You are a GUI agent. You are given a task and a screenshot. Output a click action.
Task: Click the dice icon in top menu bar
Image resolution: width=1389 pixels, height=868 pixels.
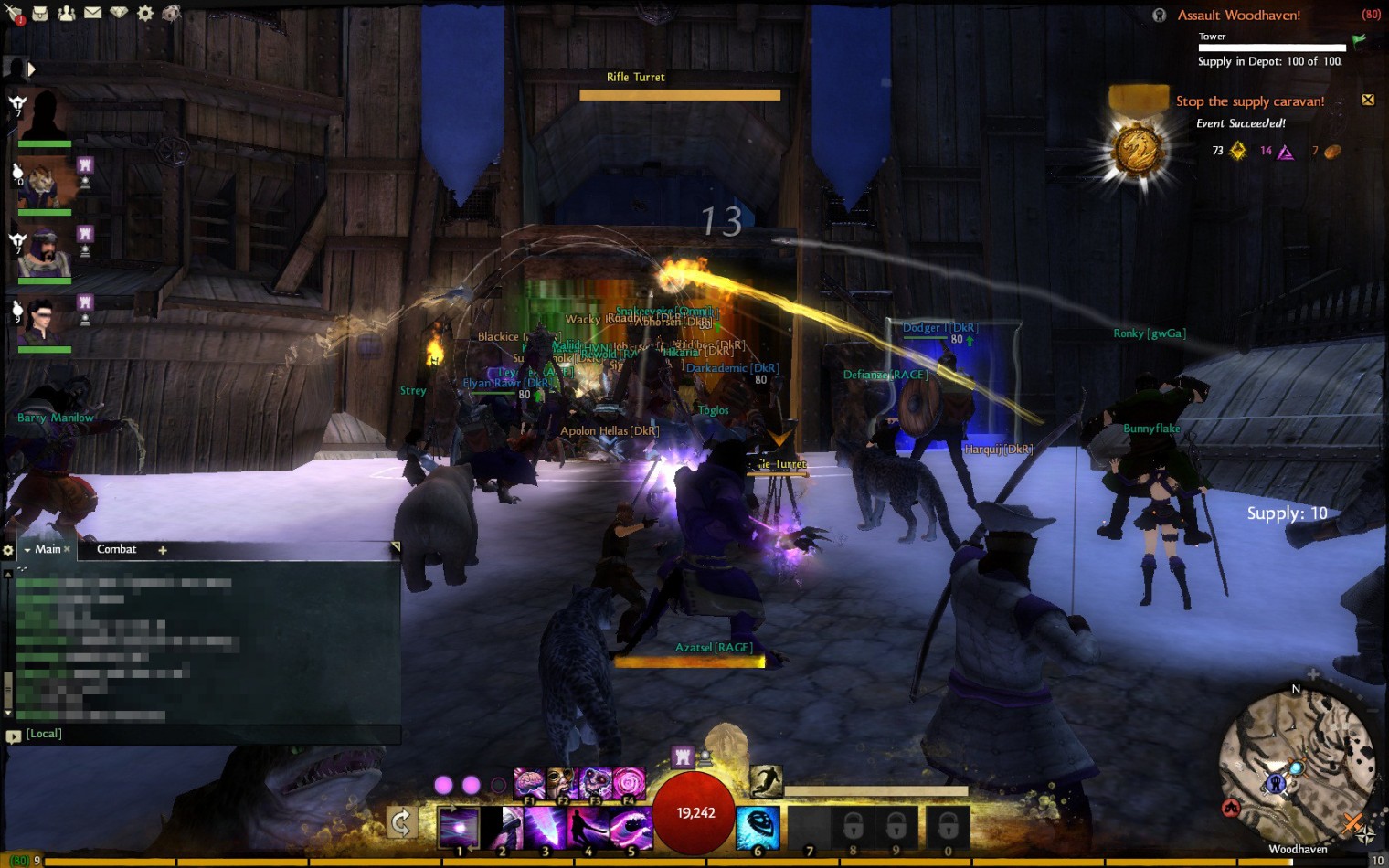click(171, 13)
